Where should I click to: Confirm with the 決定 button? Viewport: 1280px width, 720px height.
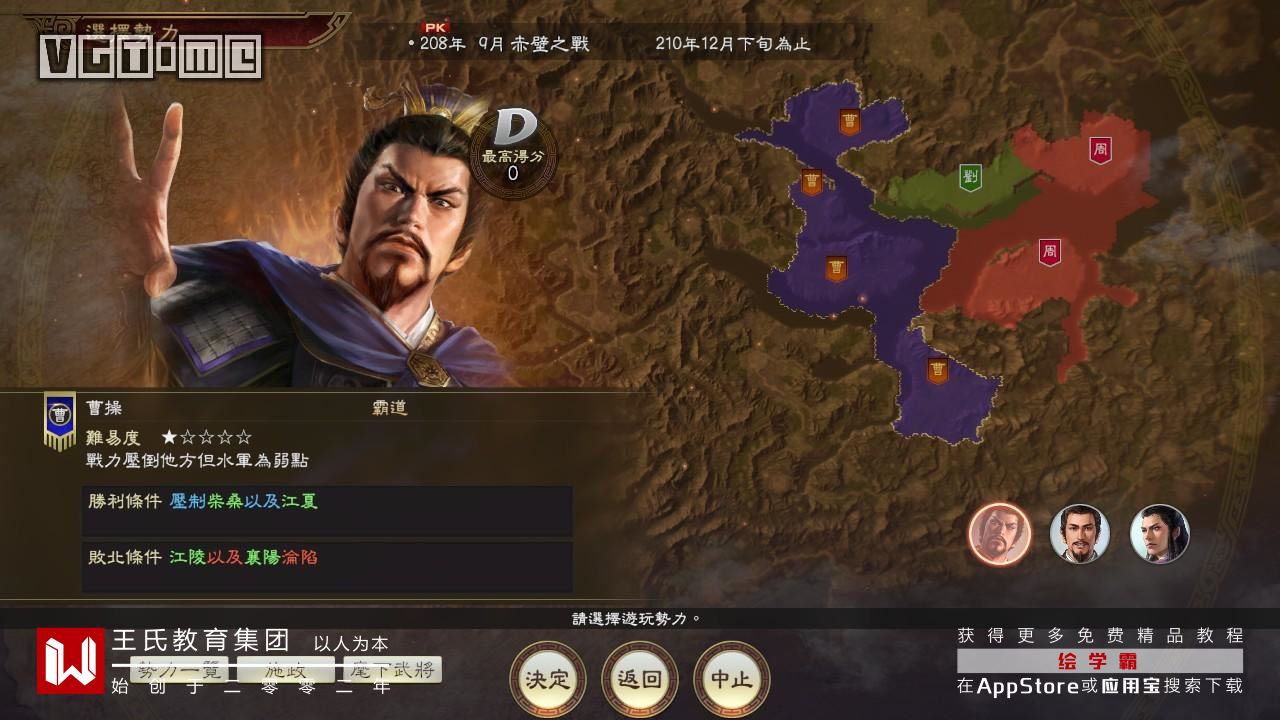click(547, 679)
